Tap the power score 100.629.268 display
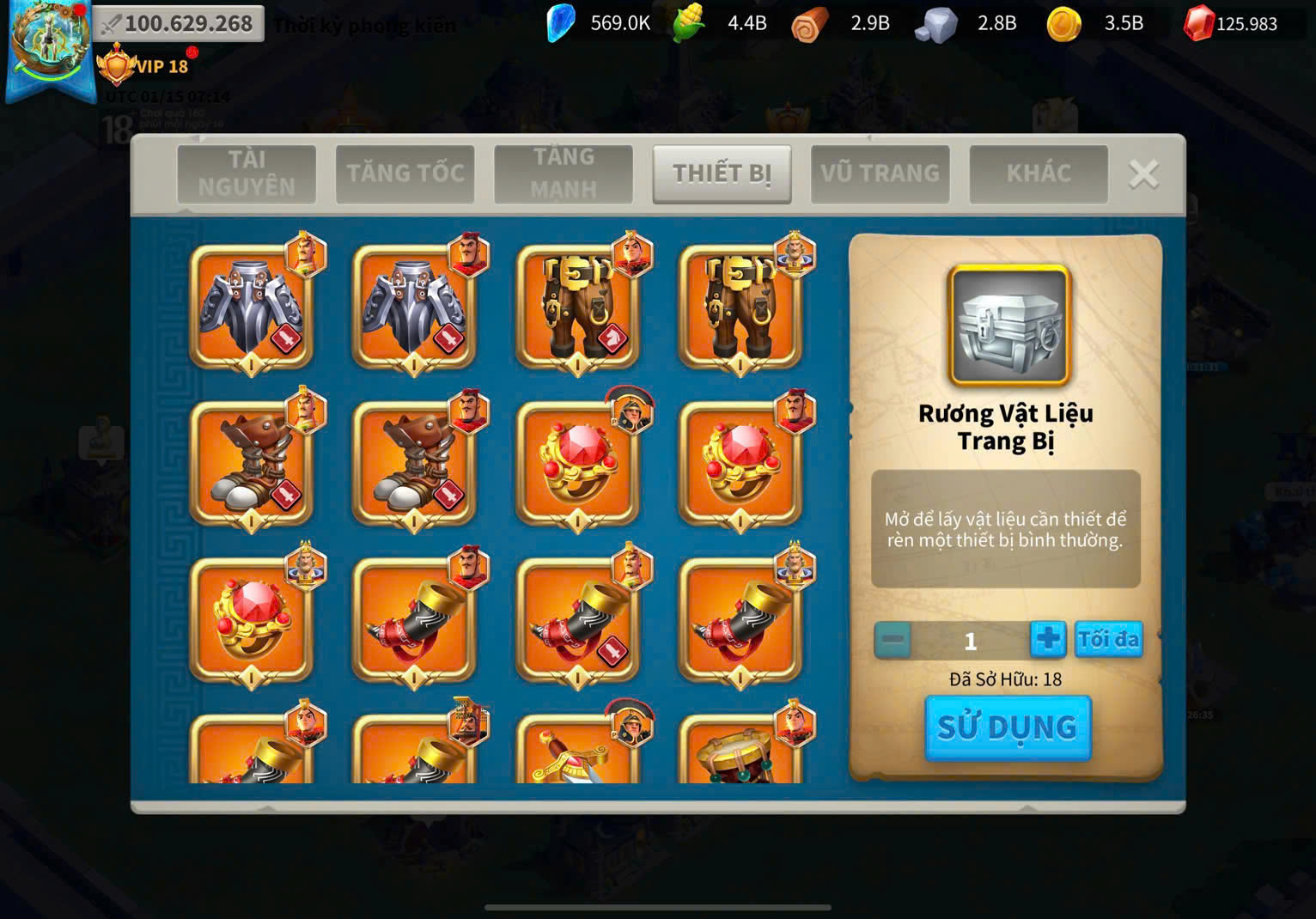The image size is (1316, 919). 178,23
